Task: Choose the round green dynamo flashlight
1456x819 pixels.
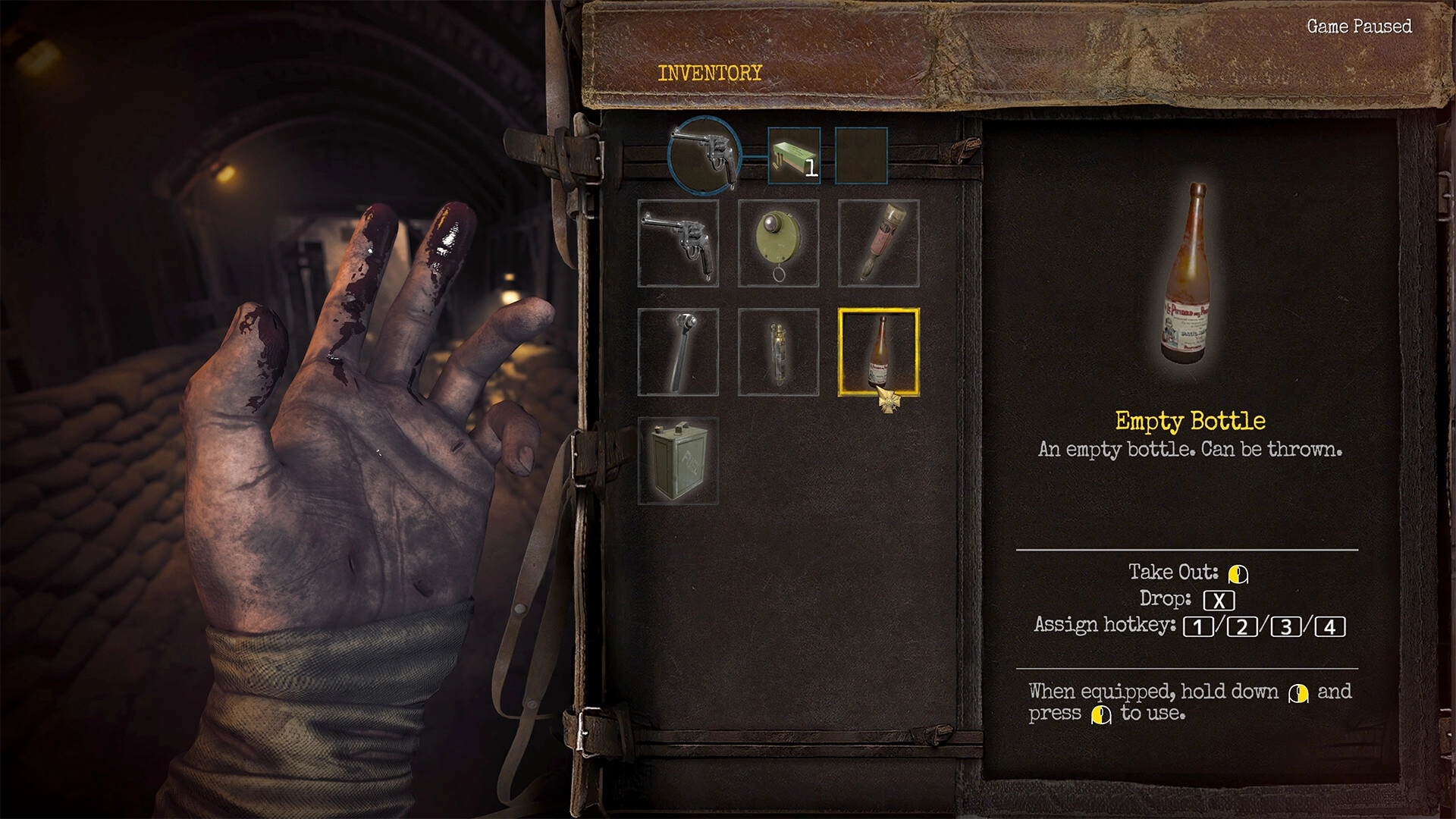Action: point(779,243)
